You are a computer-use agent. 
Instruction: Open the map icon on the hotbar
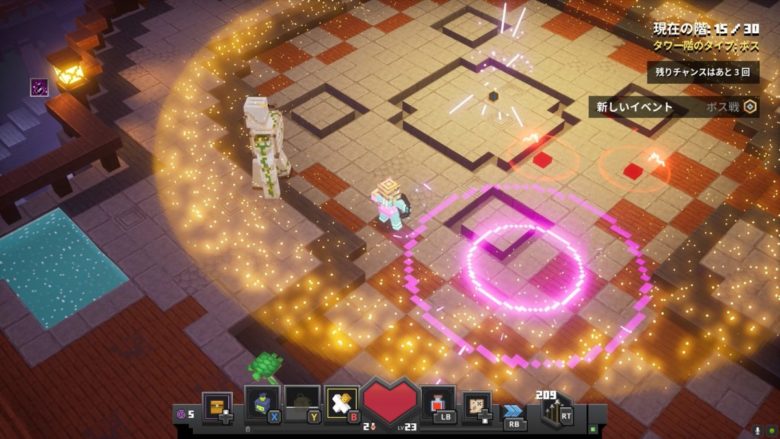[x=477, y=405]
